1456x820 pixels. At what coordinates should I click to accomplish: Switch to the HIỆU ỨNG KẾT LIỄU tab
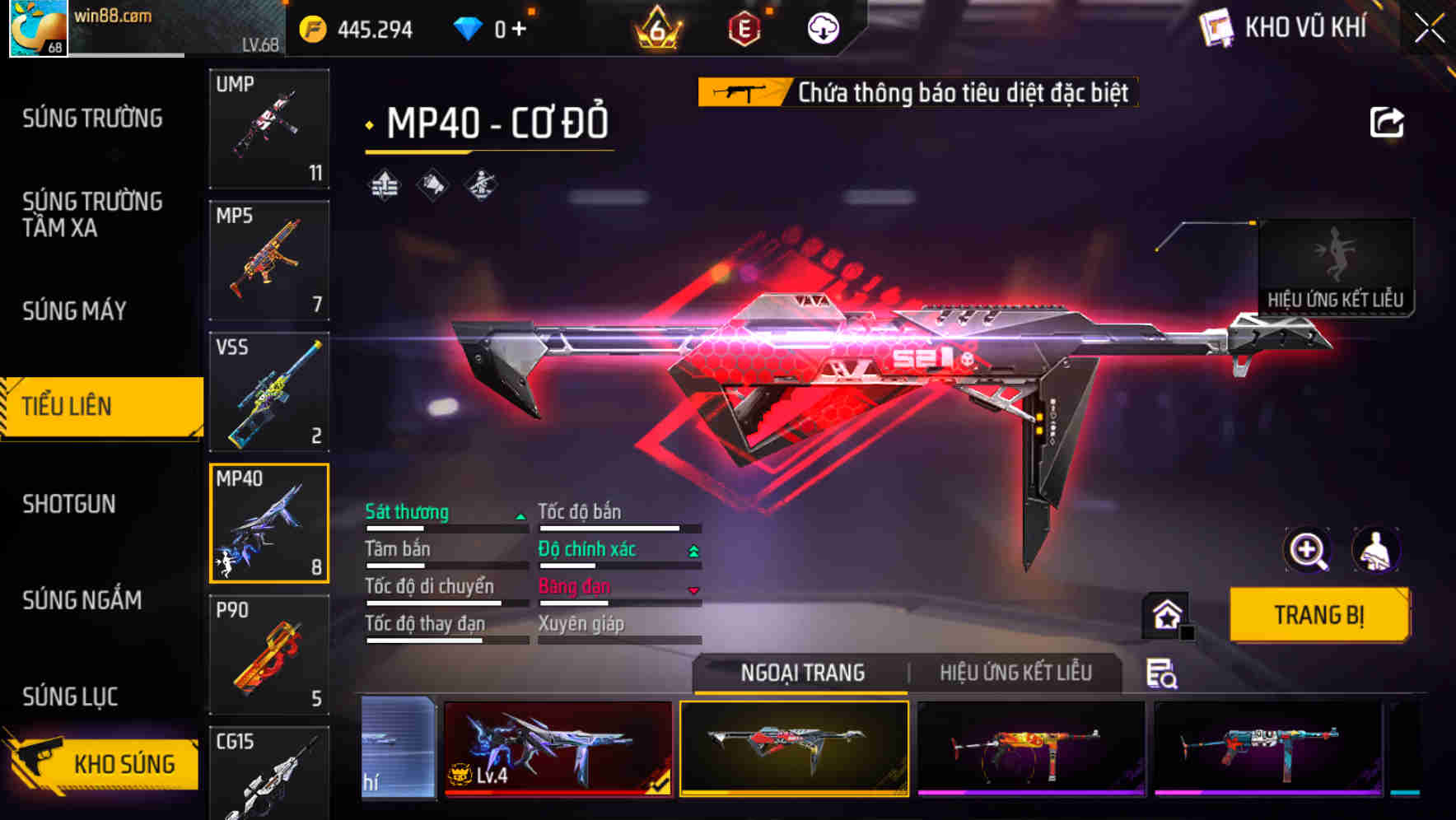click(1017, 673)
